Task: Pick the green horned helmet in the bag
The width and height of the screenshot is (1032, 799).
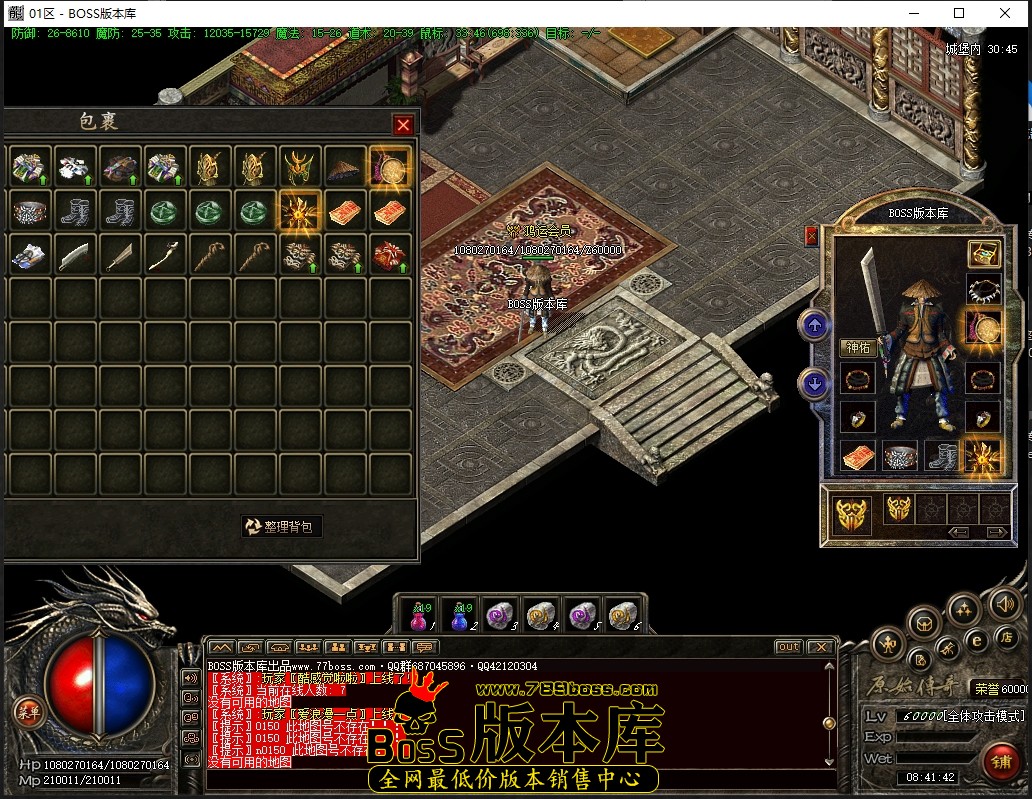Action: 299,167
